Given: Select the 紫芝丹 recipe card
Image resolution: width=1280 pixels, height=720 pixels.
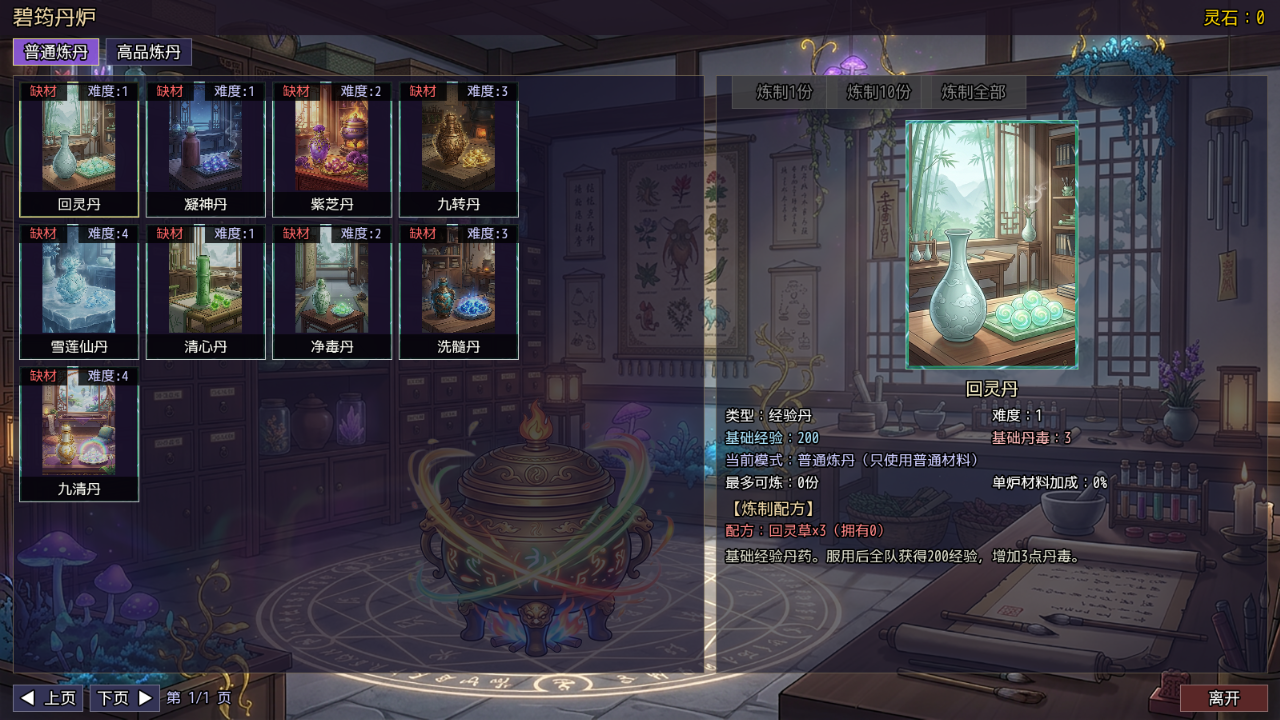Looking at the screenshot, I should click(331, 150).
